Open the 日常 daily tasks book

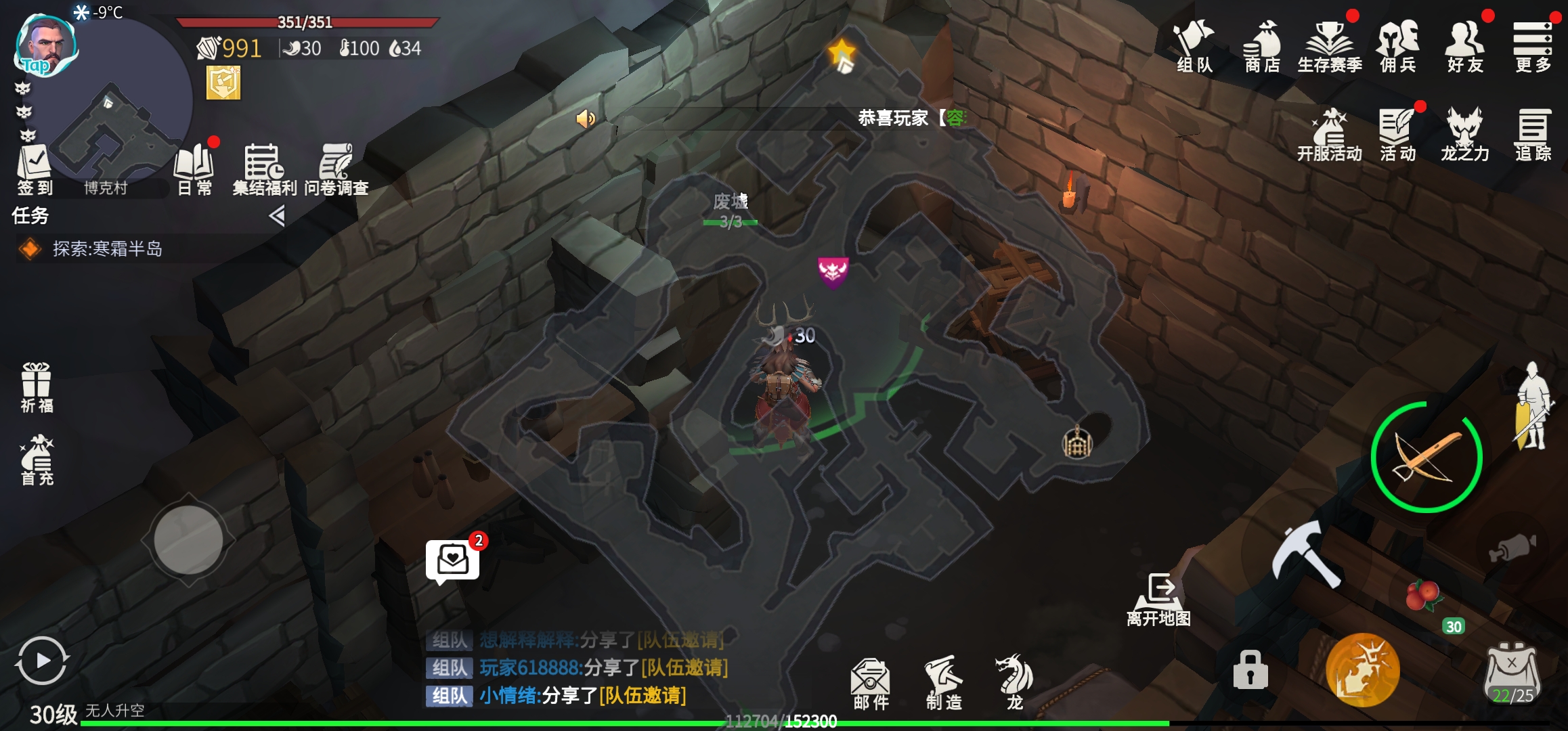click(194, 170)
